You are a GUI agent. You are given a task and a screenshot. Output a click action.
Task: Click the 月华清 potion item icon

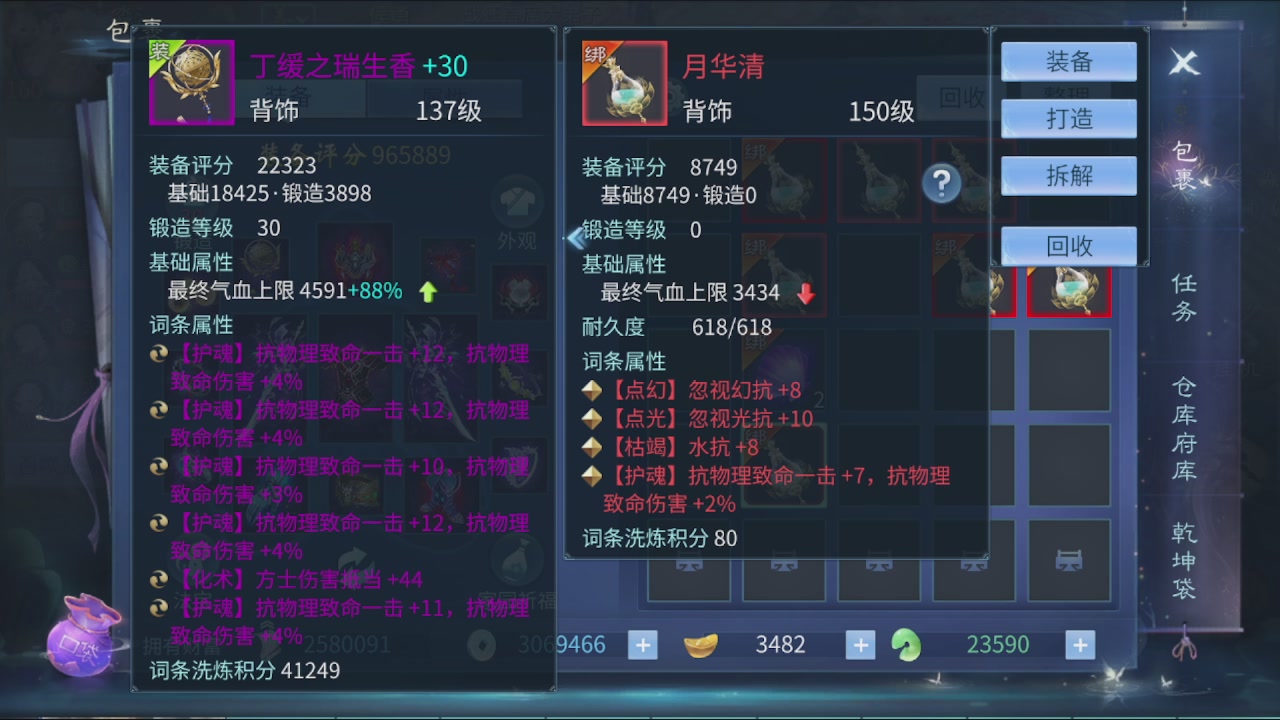click(x=624, y=83)
